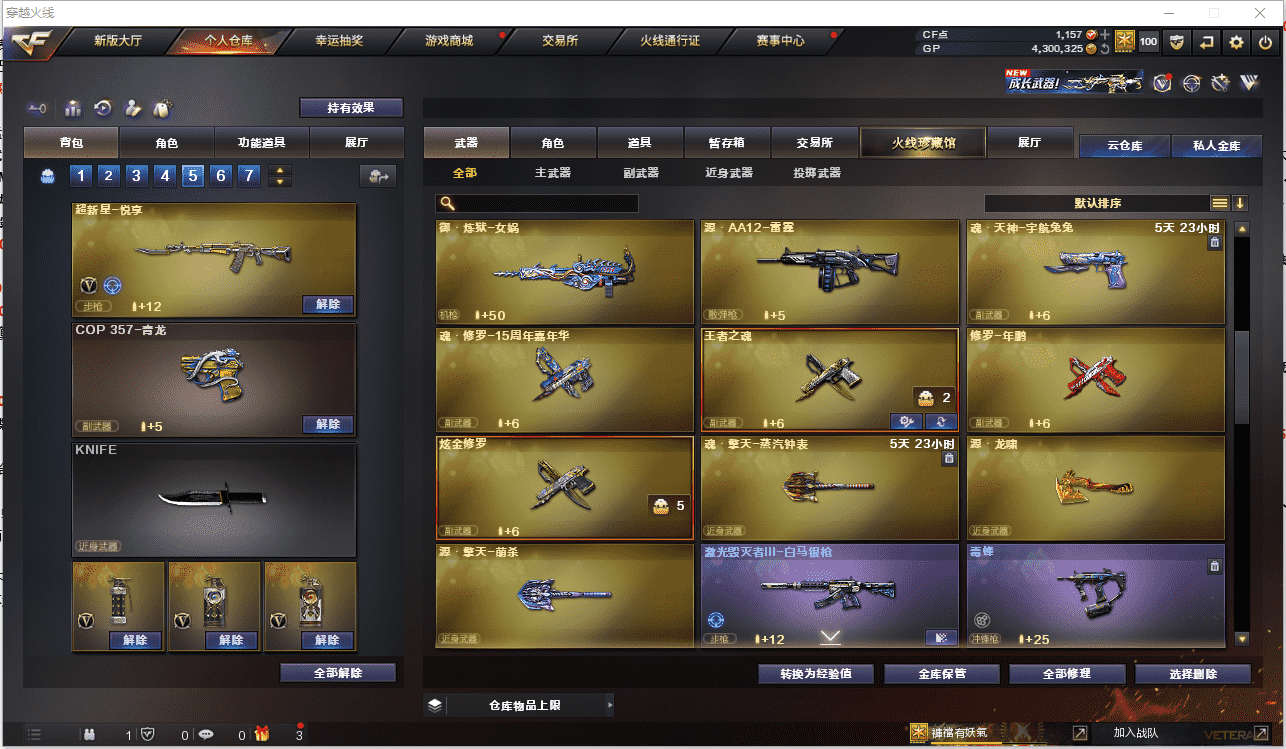Show the 近身武器 melee category

coord(729,173)
